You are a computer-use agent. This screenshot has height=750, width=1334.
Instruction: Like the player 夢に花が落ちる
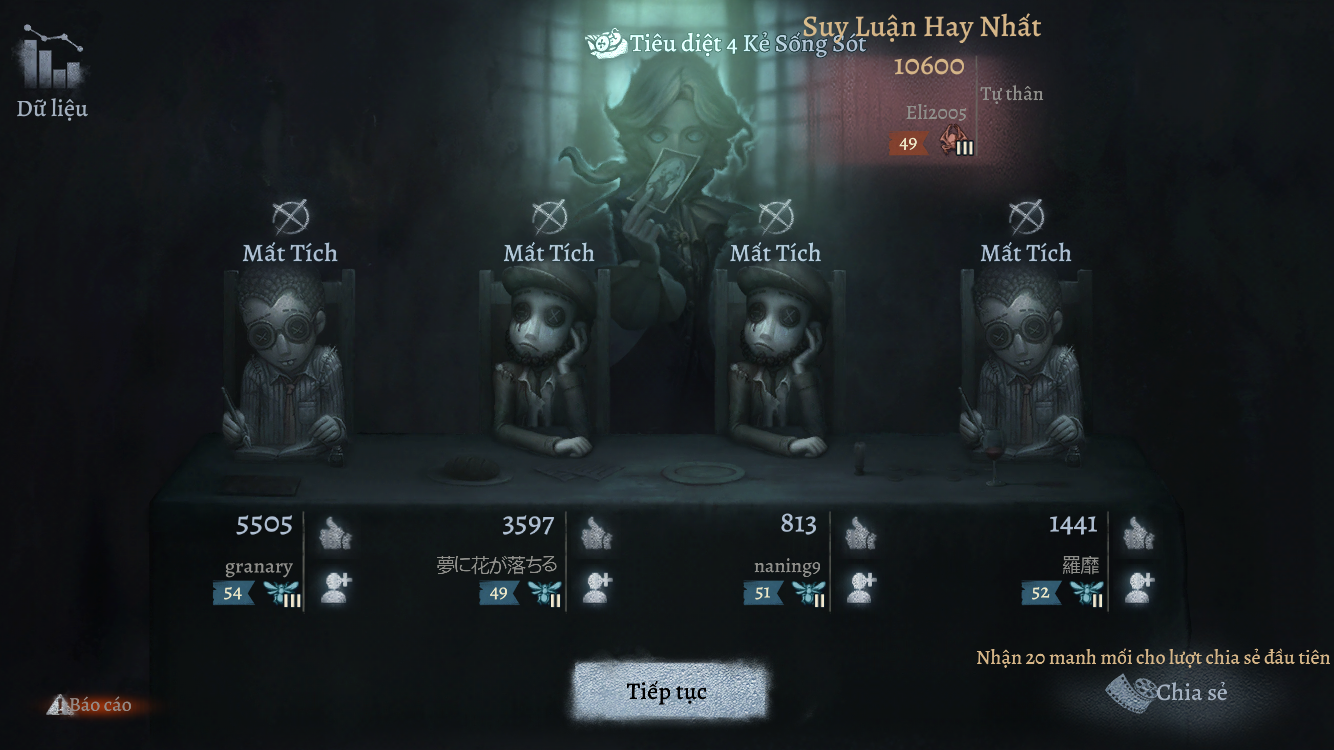pyautogui.click(x=597, y=534)
